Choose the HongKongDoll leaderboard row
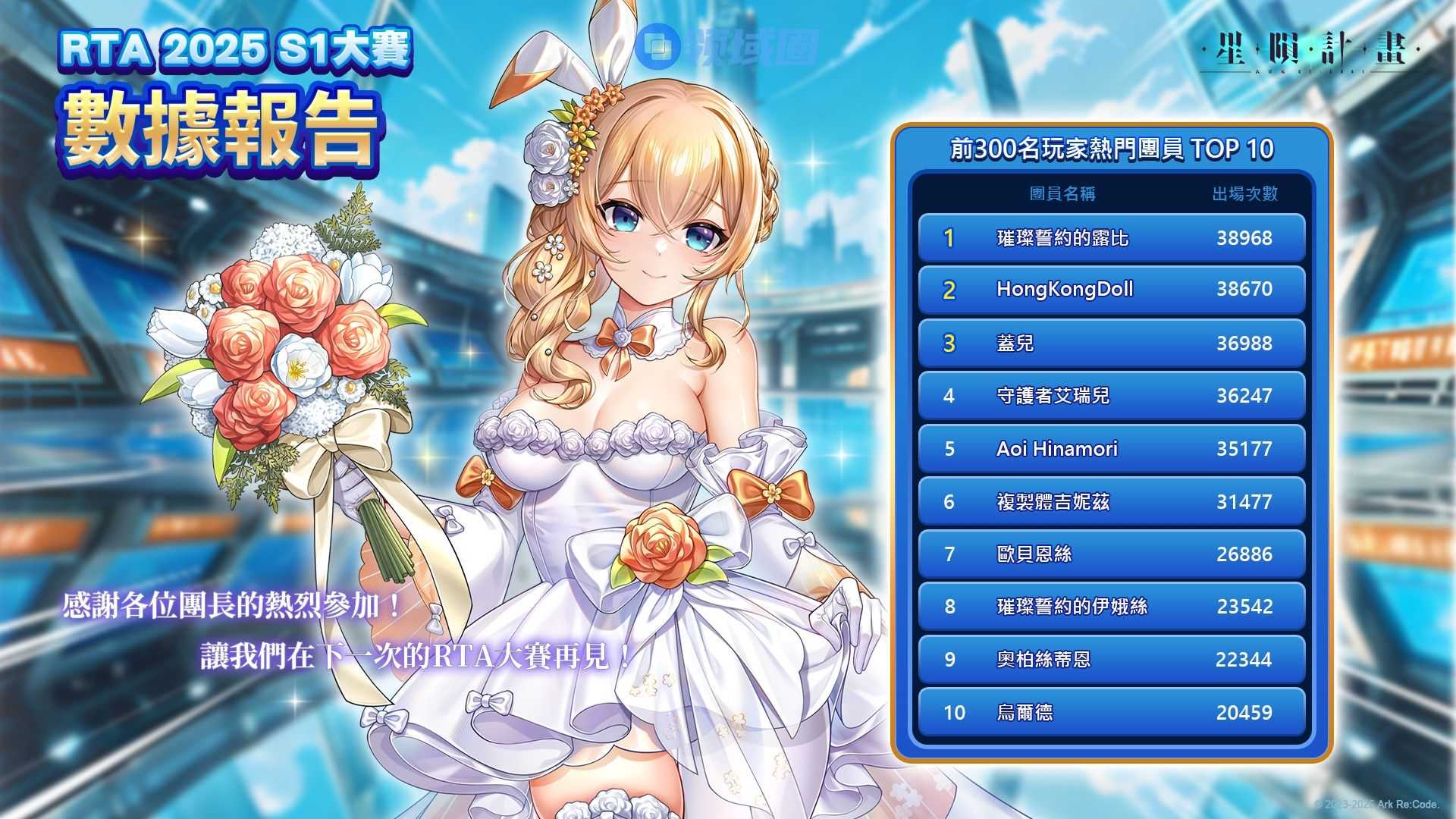1456x819 pixels. point(1111,290)
